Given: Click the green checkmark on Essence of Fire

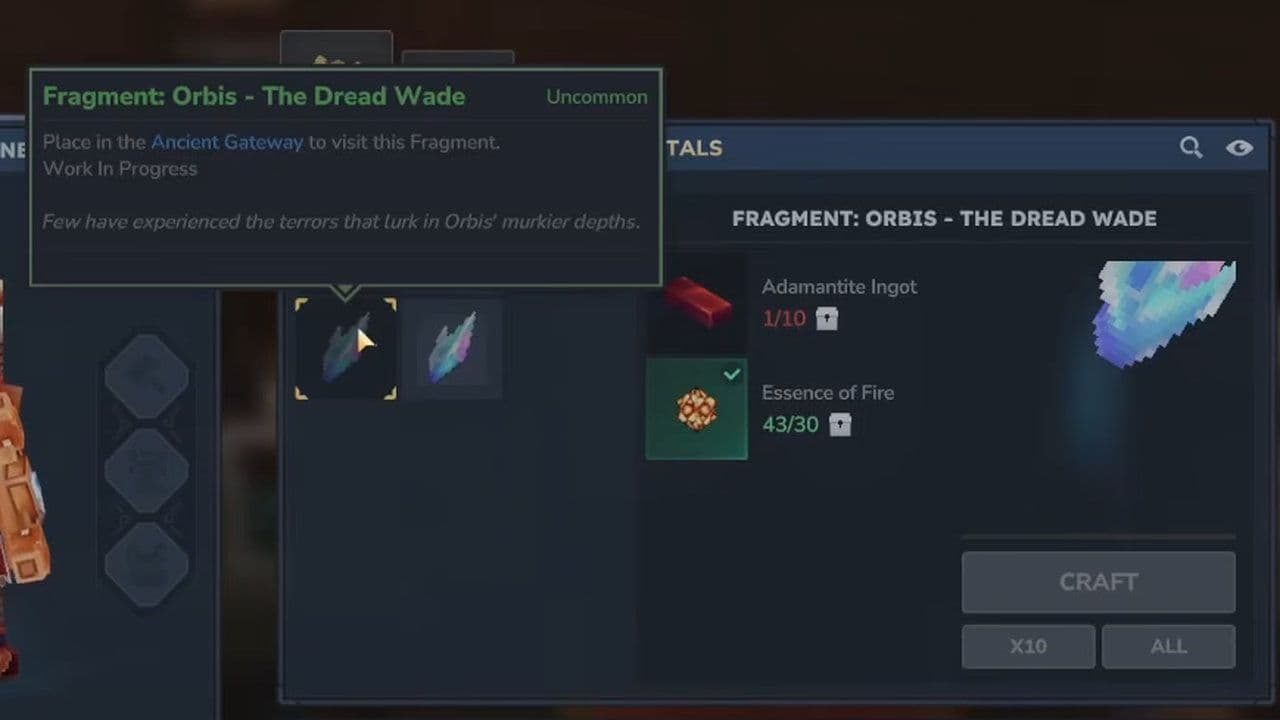Looking at the screenshot, I should (x=732, y=374).
